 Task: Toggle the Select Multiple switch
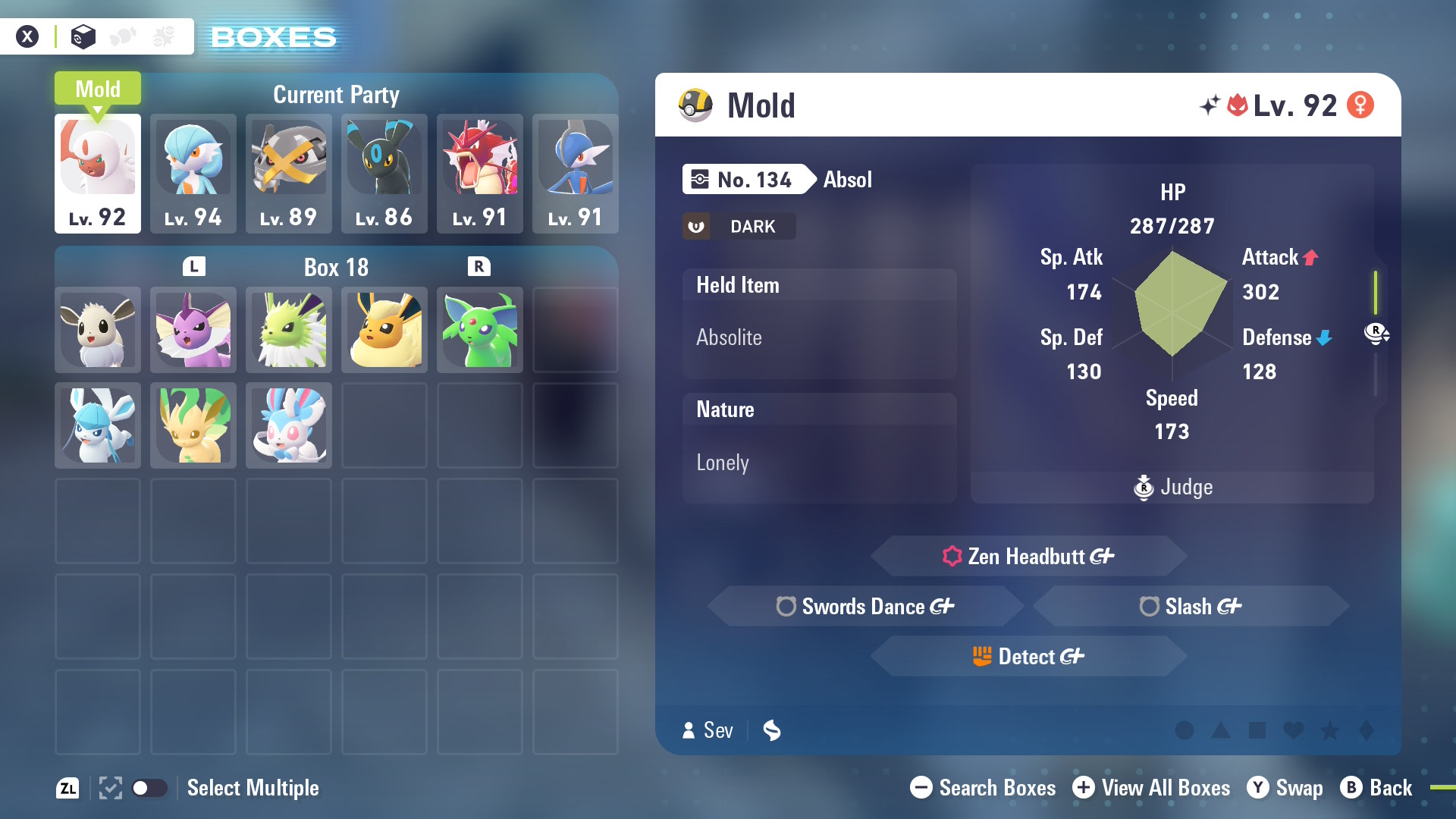coord(149,788)
